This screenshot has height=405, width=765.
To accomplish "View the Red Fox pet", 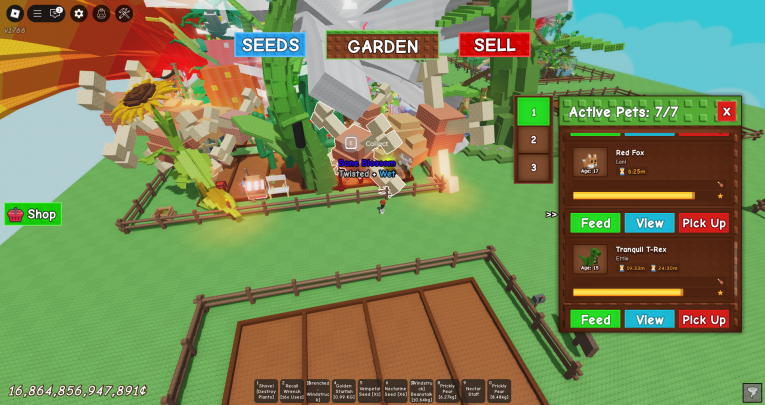I will click(650, 223).
